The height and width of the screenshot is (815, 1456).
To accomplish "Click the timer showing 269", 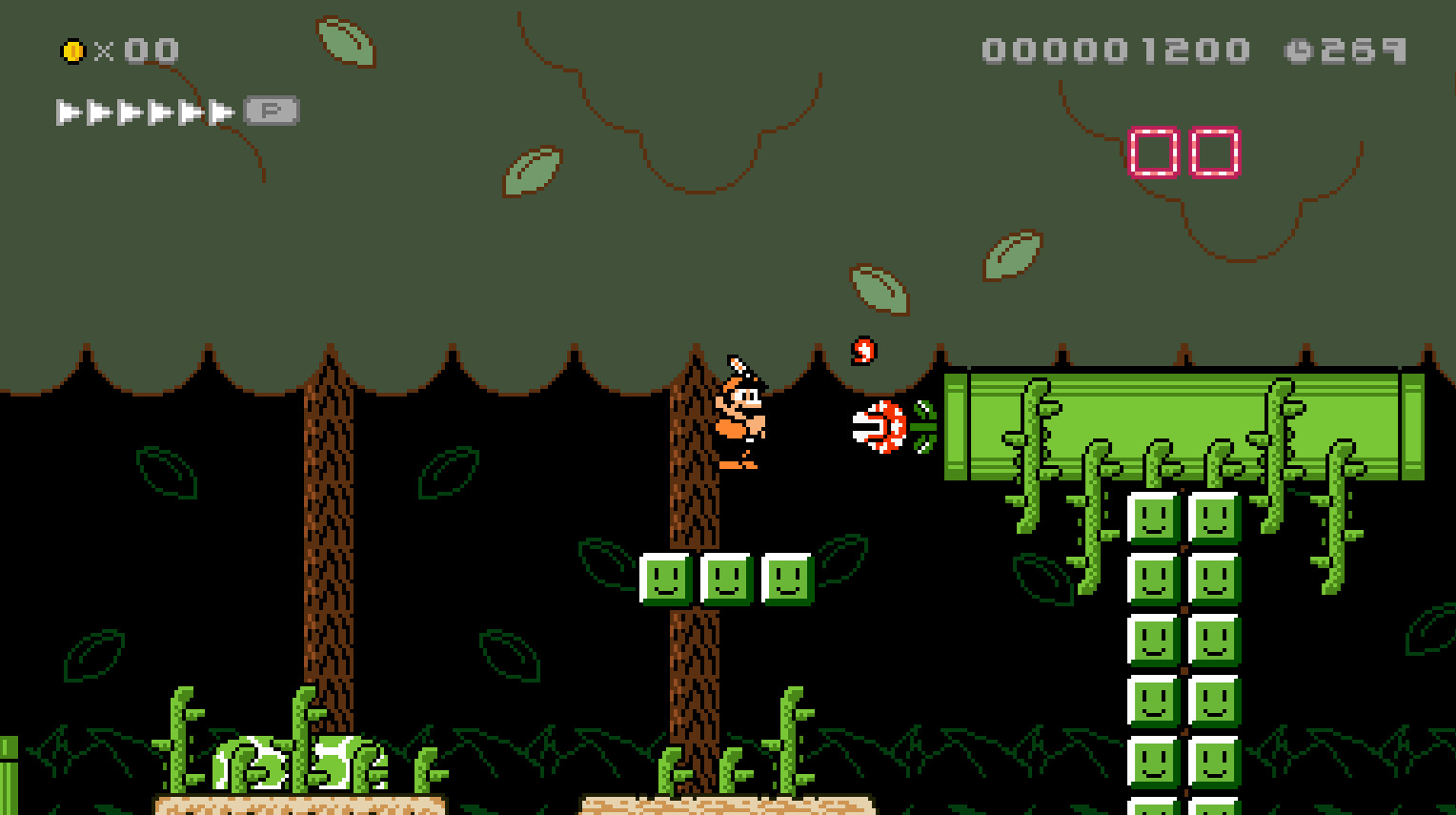I will 1361,50.
